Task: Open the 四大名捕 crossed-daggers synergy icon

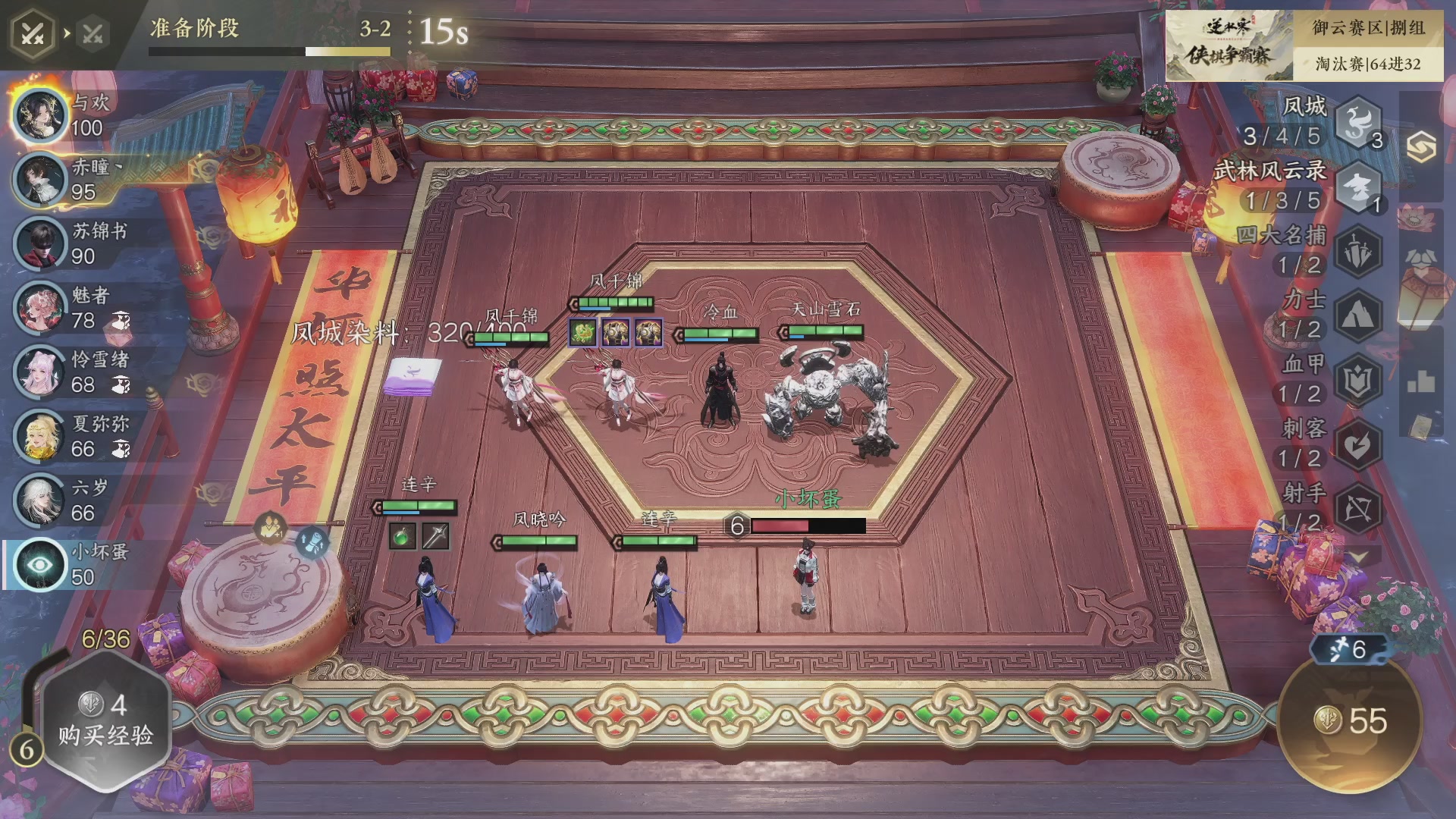Action: click(x=1357, y=249)
